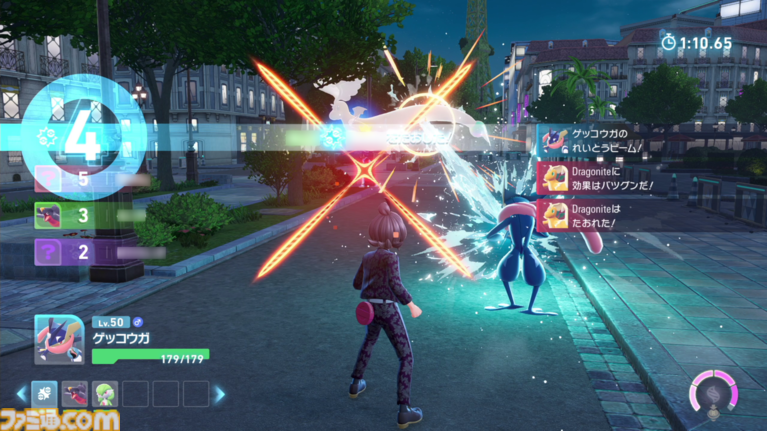Screen dimensions: 767x431
Task: Choose the first party slot with the star icon
Action: pyautogui.click(x=44, y=393)
